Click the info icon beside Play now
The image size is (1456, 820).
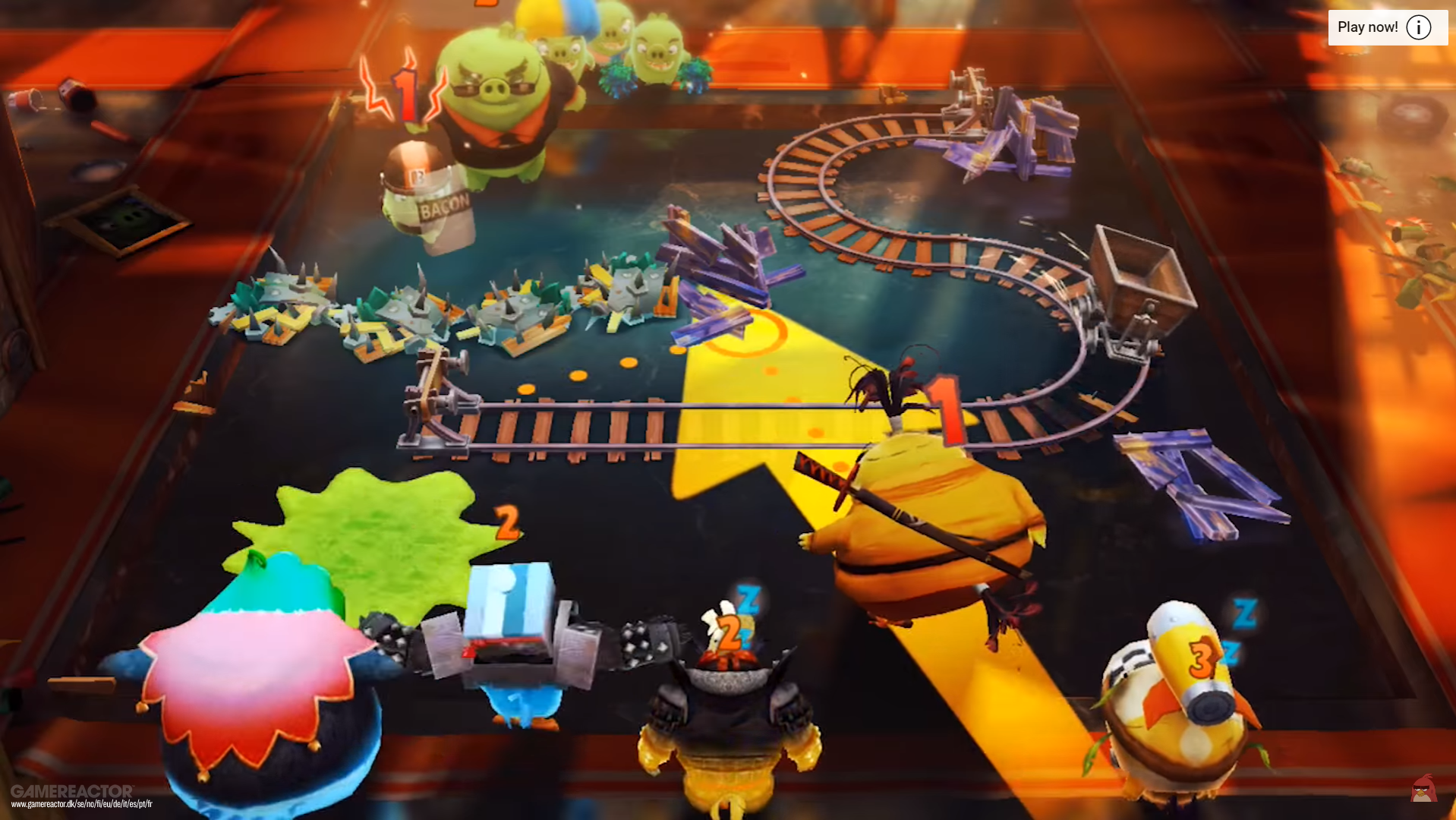[x=1418, y=27]
